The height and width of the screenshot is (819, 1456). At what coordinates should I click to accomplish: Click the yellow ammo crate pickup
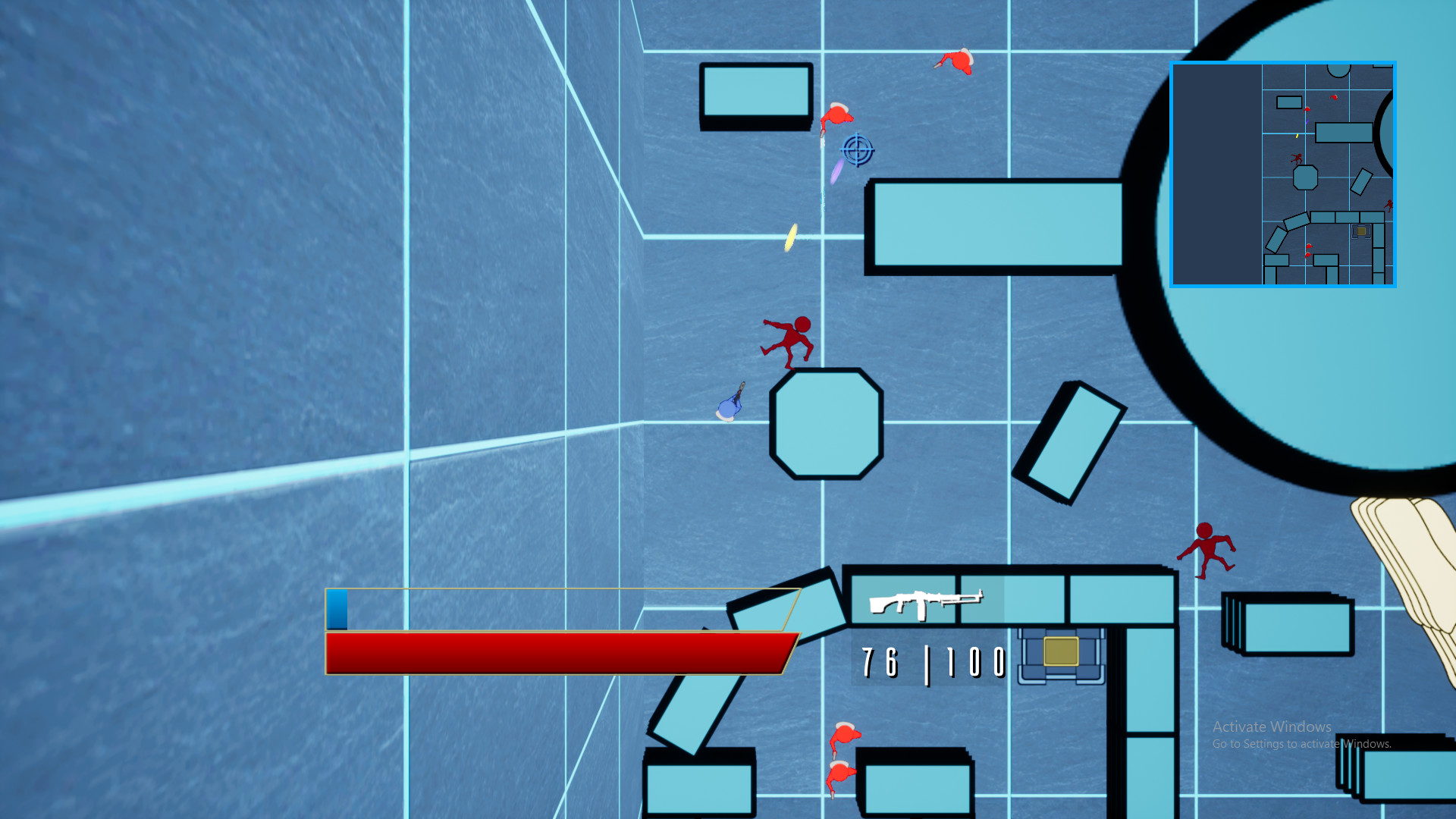pos(1061,650)
